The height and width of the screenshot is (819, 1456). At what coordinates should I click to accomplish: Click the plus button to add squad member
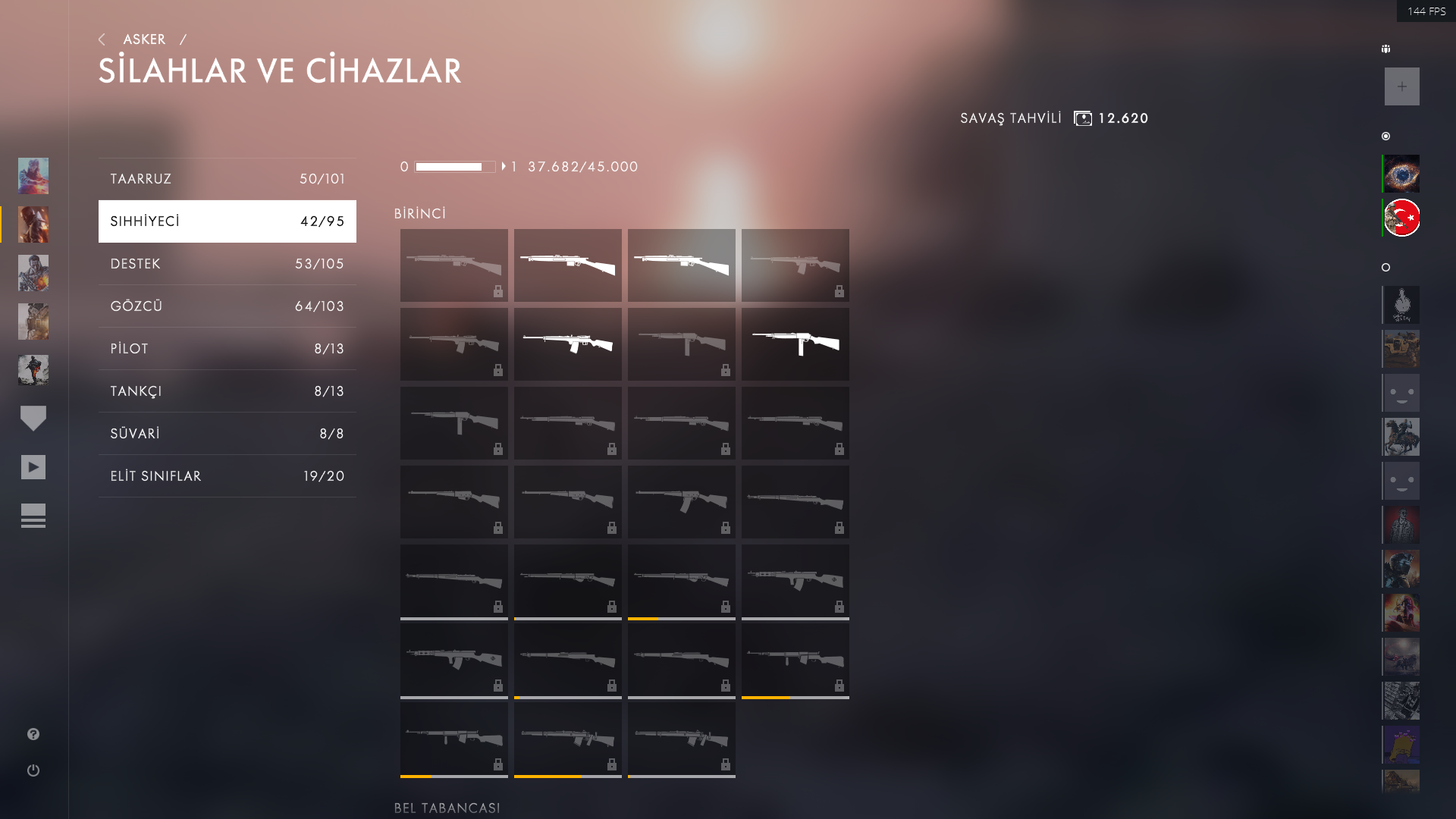[1401, 86]
